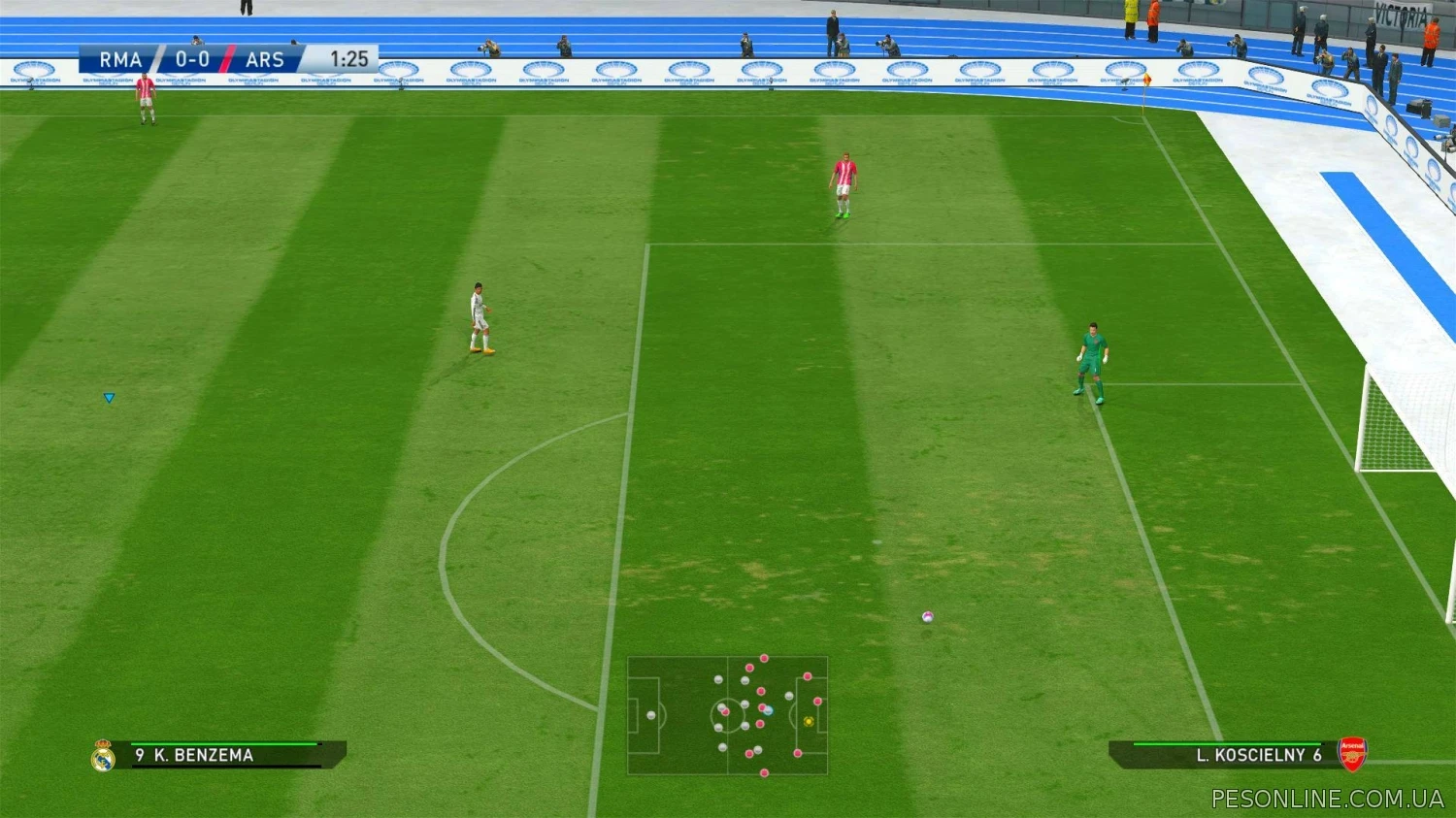Toggle the K. BENZEMA name plate

coord(204,755)
